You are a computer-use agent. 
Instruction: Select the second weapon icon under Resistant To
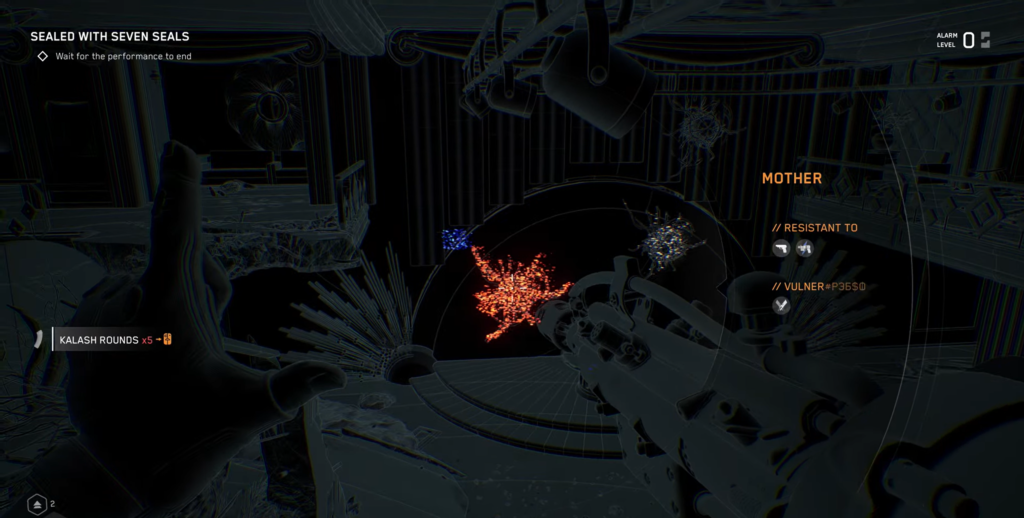(x=804, y=248)
